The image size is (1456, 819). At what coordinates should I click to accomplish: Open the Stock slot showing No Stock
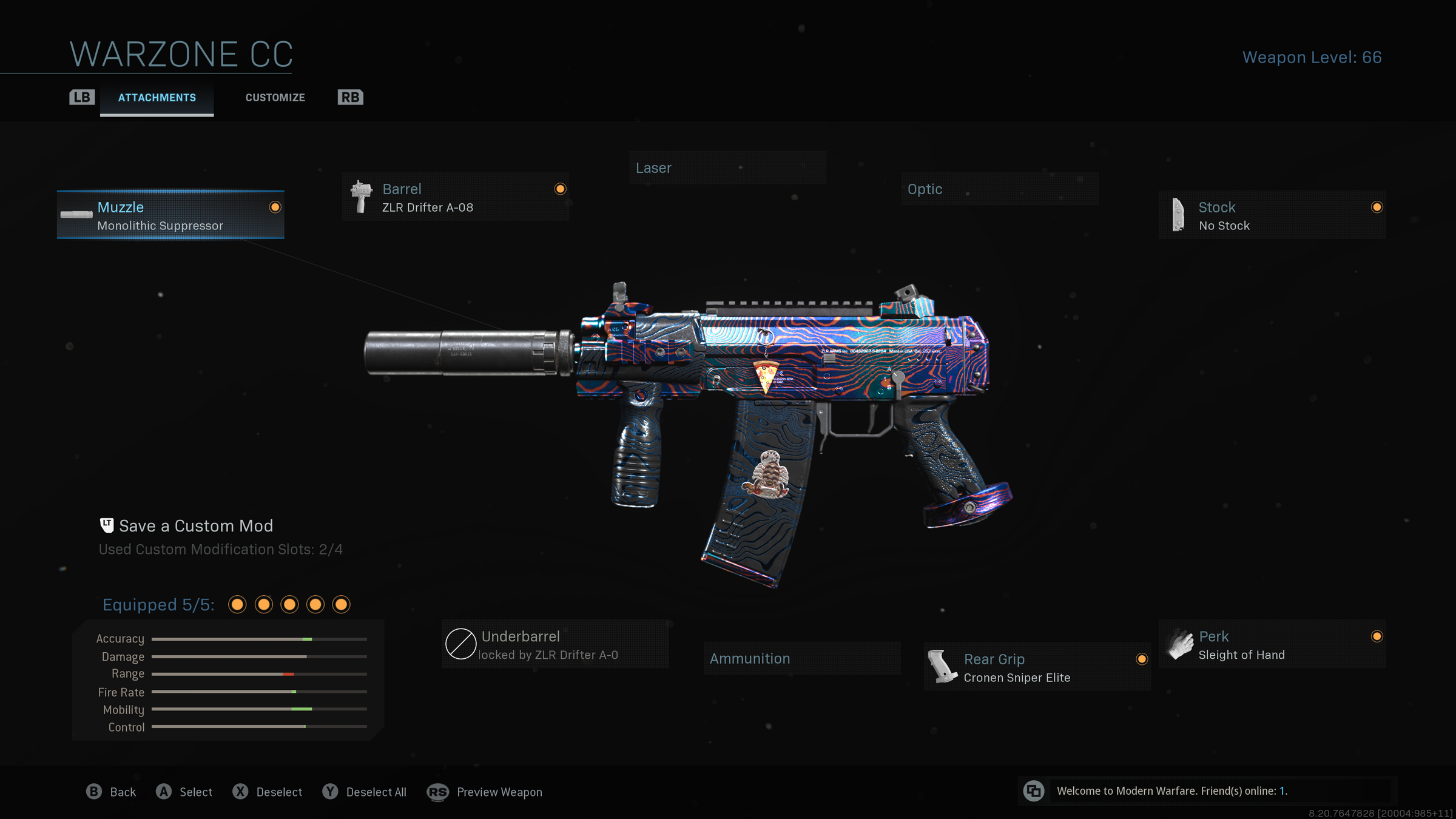1272,215
